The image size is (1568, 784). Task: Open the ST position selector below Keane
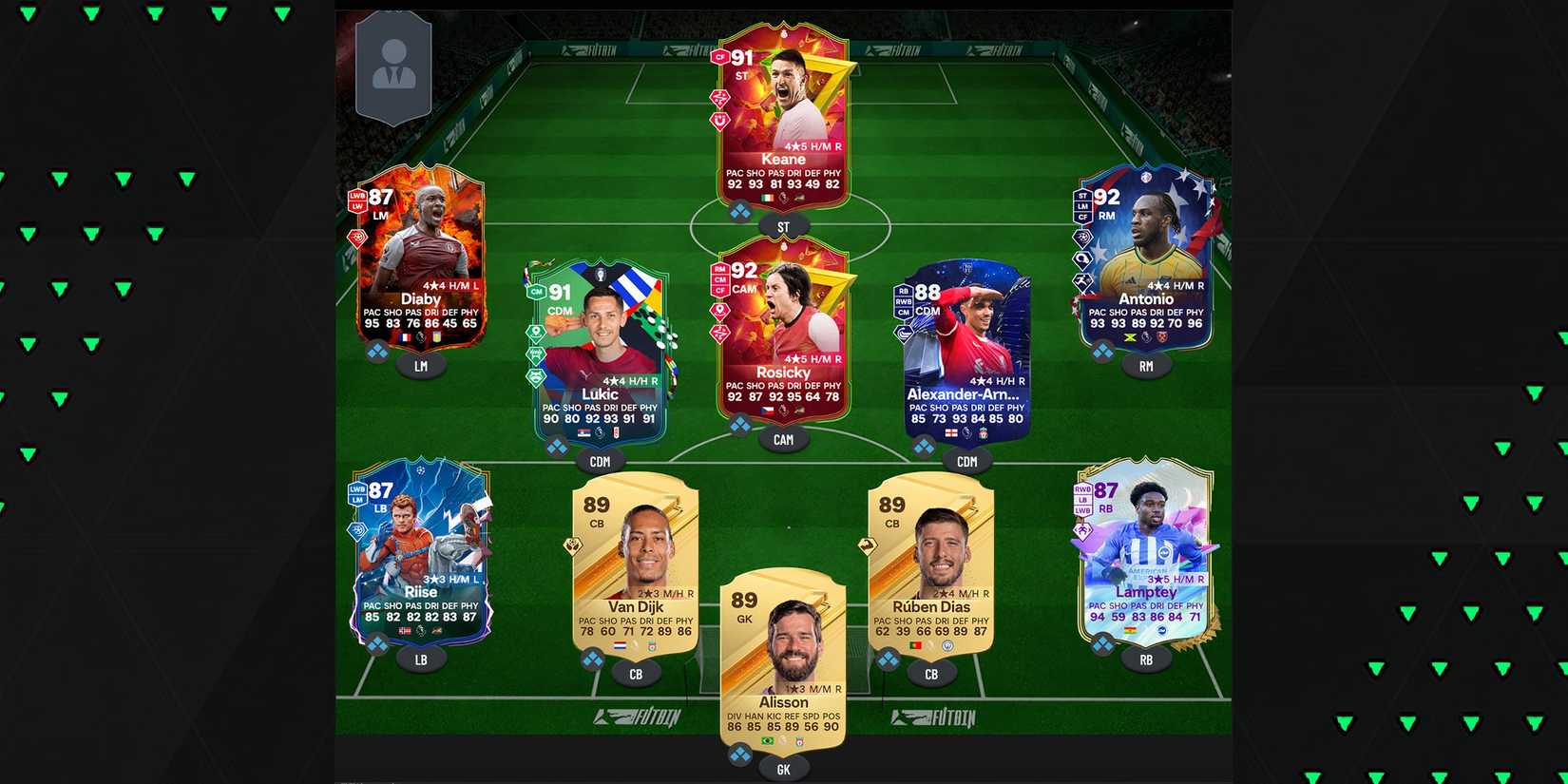click(782, 225)
